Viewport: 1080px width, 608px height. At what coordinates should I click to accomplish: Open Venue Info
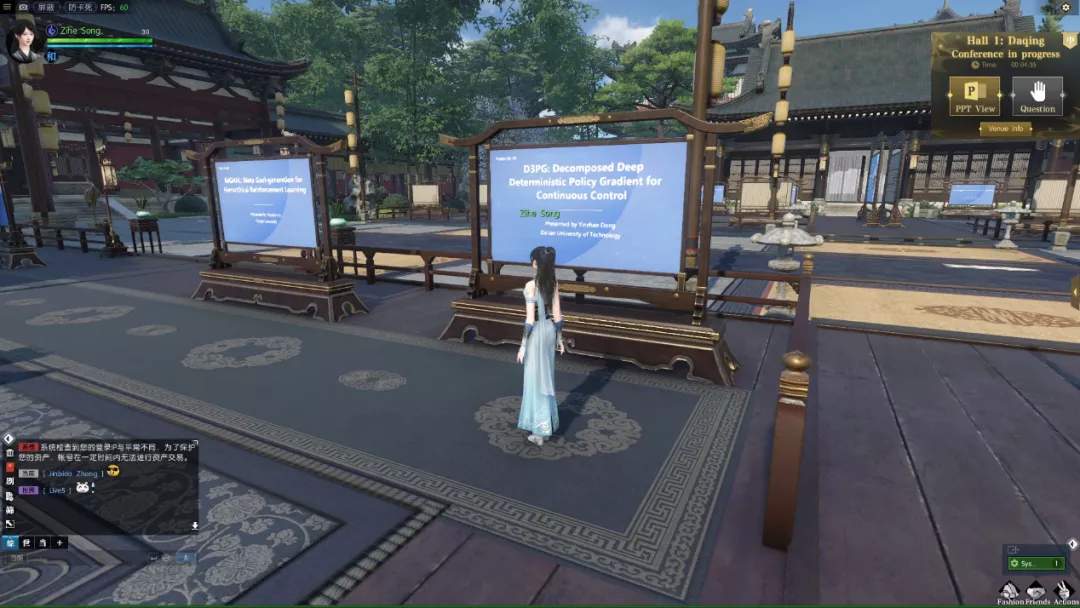pos(1005,128)
